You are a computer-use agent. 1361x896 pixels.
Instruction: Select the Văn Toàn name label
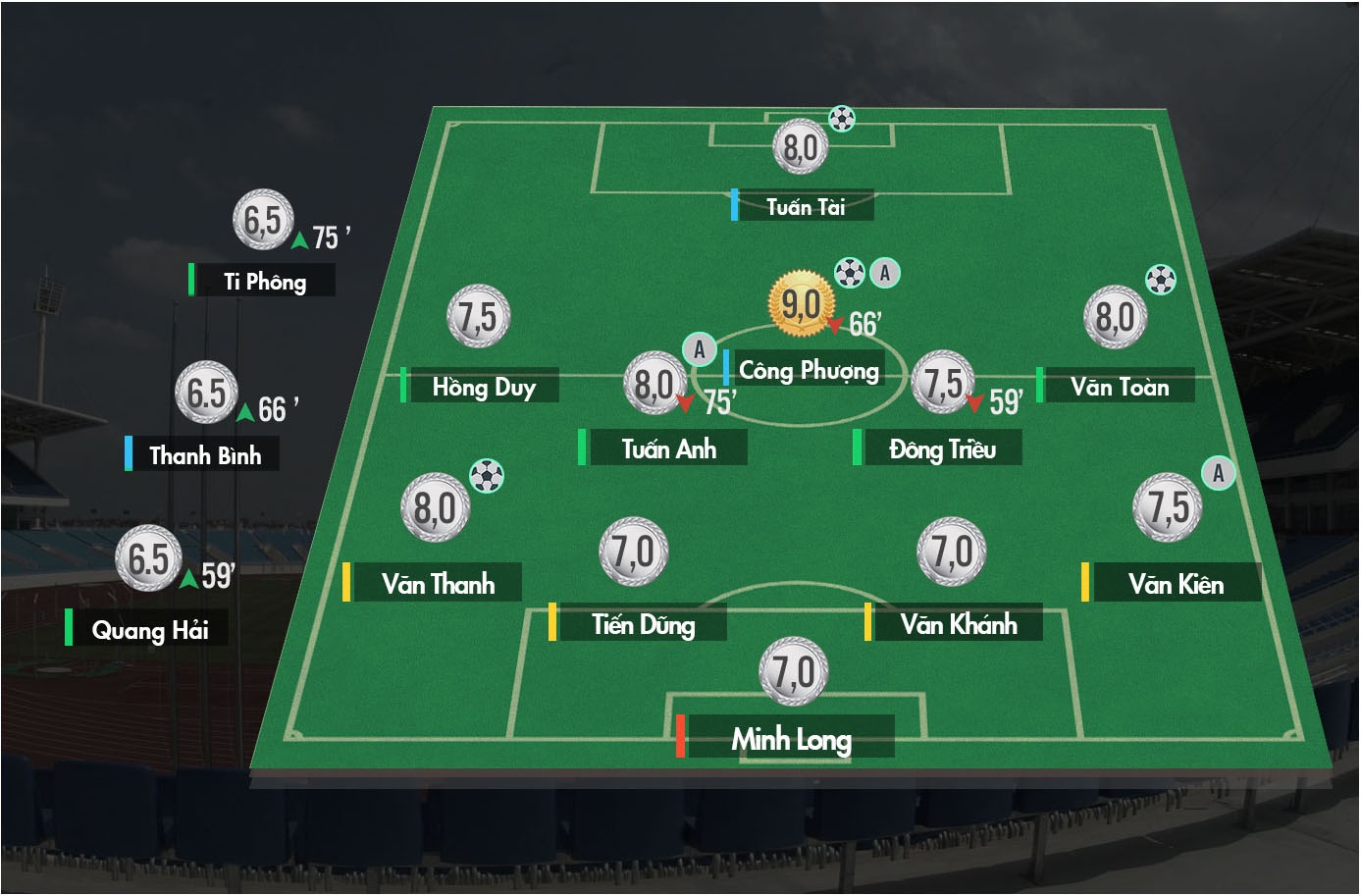pyautogui.click(x=1119, y=386)
